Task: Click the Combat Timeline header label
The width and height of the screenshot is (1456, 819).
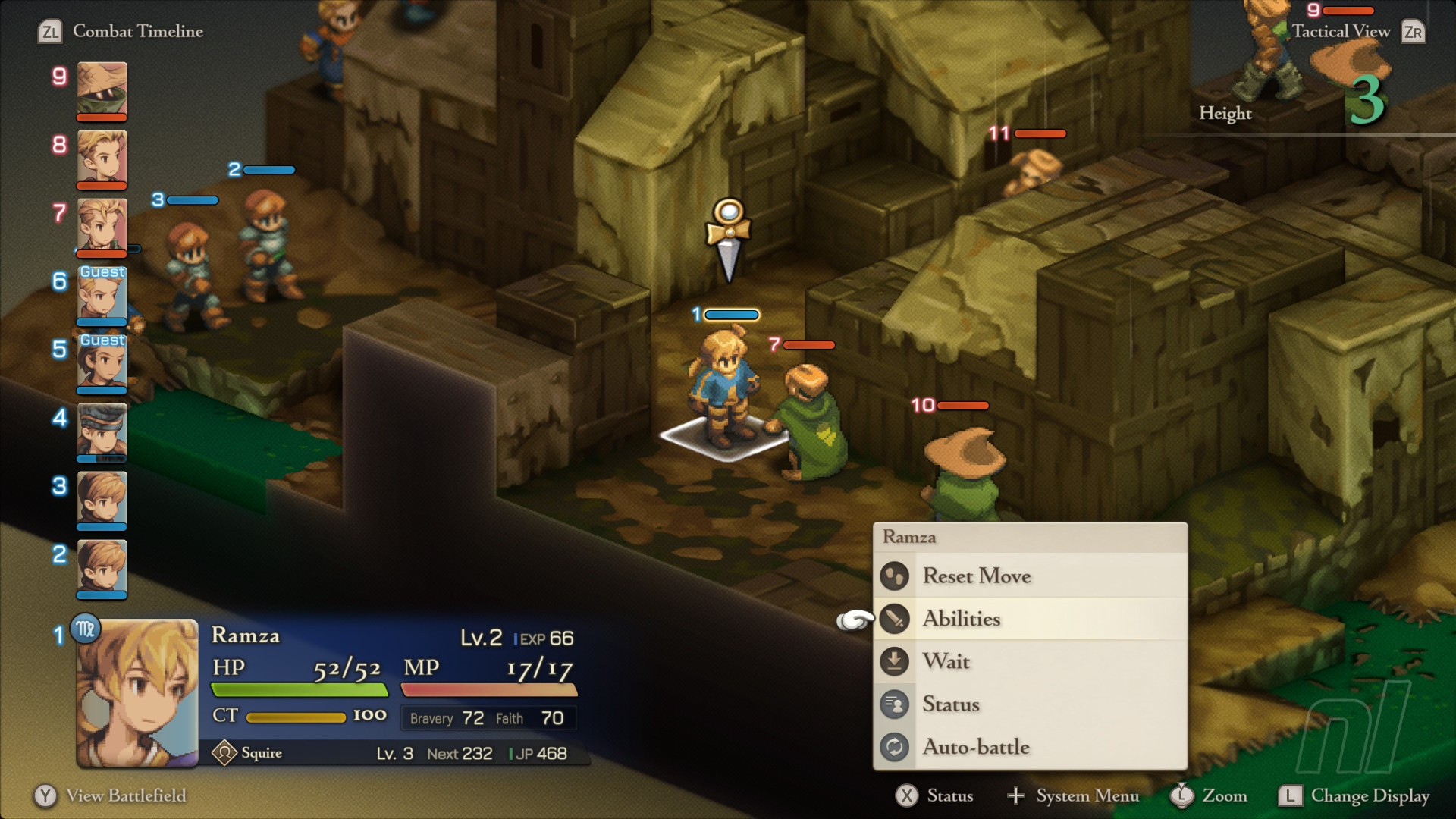Action: 137,31
